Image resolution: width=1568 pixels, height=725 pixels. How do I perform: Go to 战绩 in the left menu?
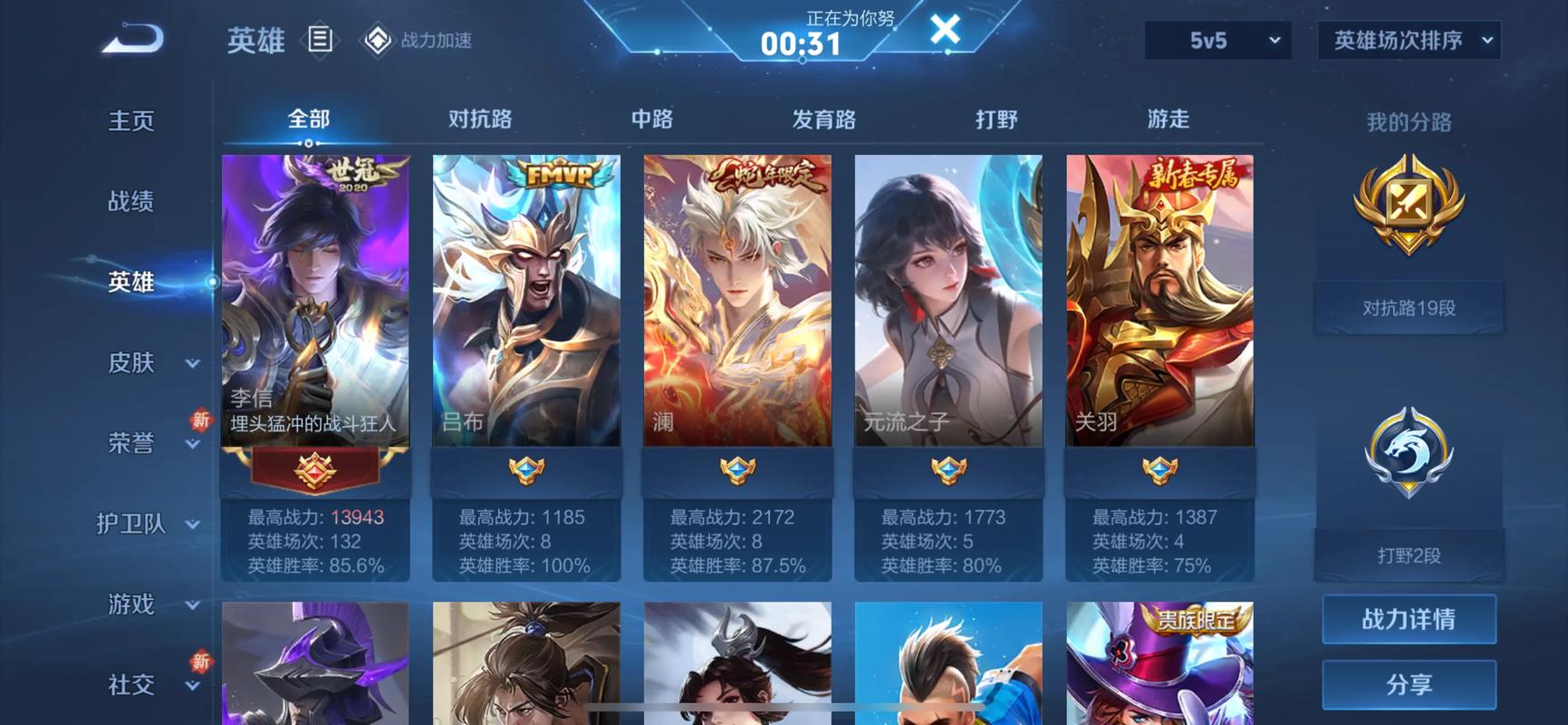133,201
